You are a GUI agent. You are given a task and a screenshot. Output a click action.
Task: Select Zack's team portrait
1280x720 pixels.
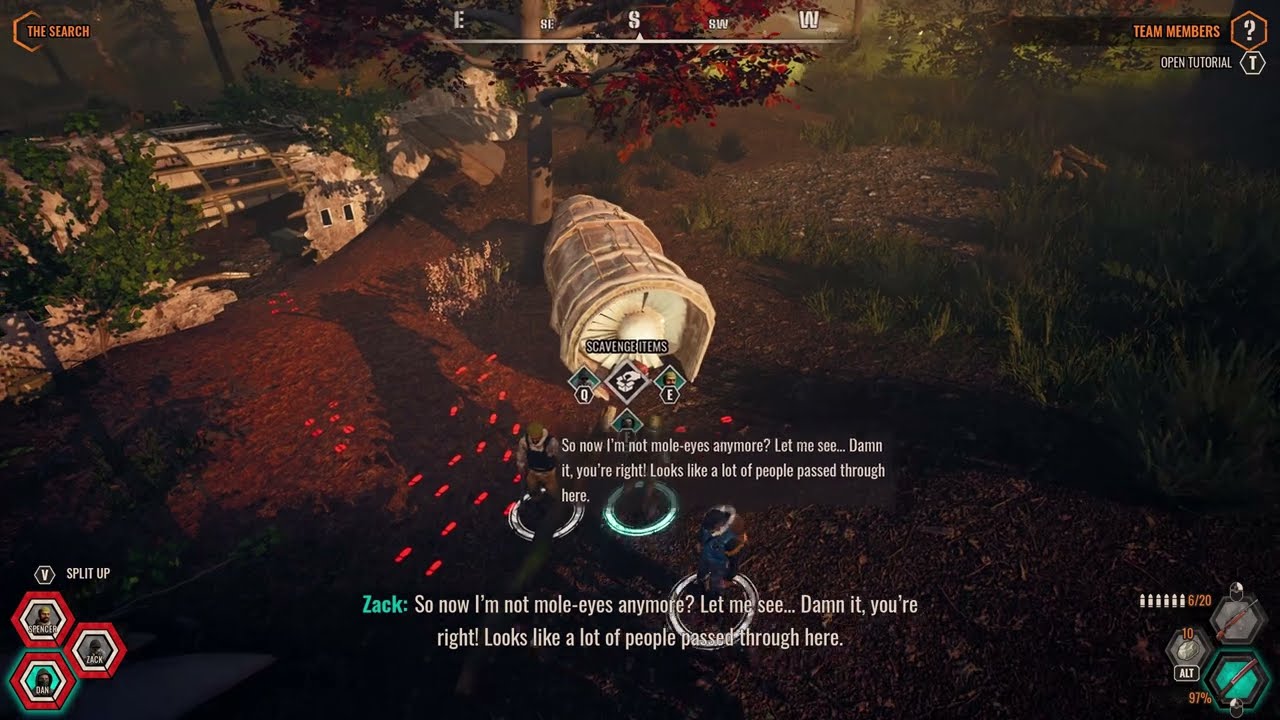click(95, 651)
